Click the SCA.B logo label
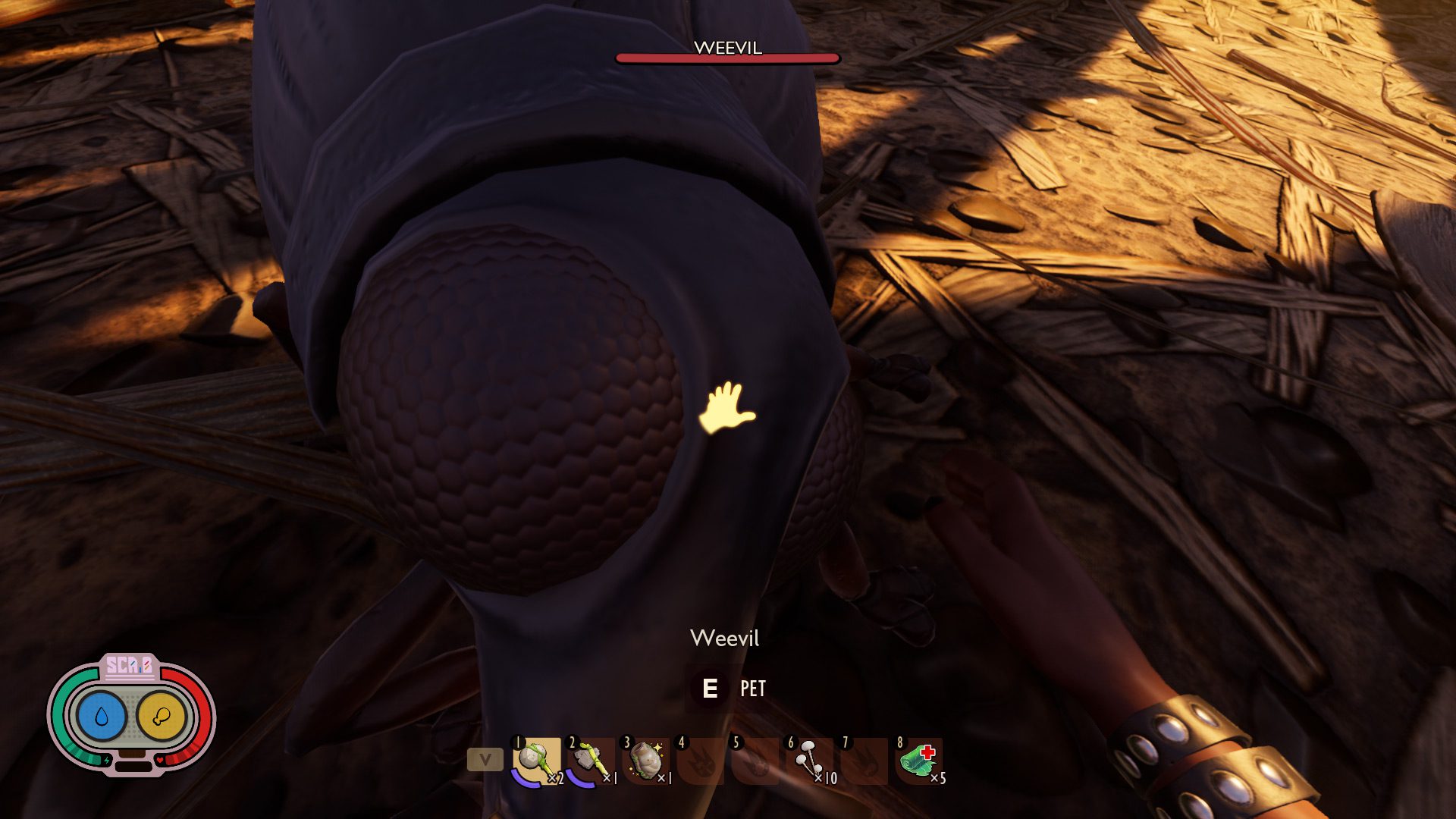The height and width of the screenshot is (819, 1456). pos(130,665)
